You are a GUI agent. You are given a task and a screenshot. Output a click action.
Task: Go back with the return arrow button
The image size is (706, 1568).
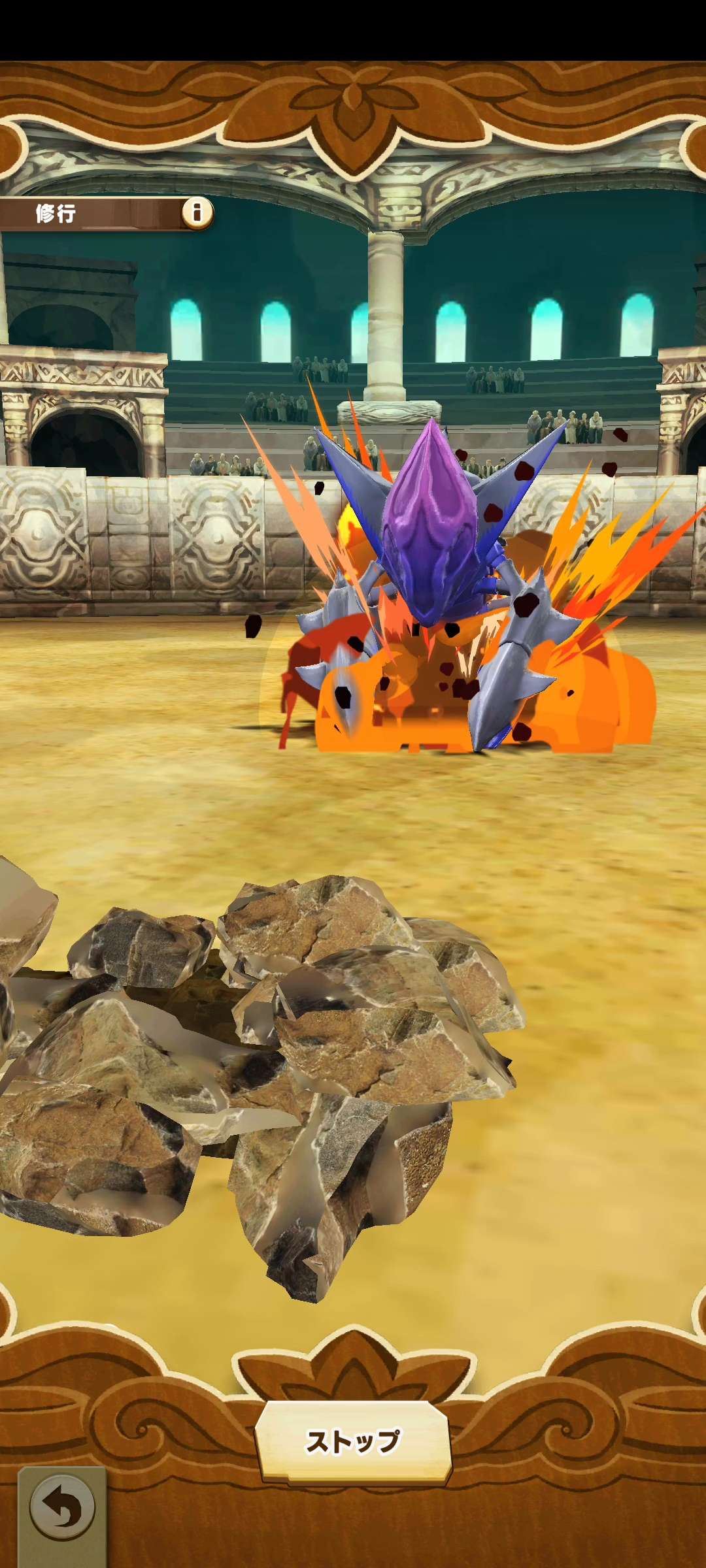click(62, 1509)
